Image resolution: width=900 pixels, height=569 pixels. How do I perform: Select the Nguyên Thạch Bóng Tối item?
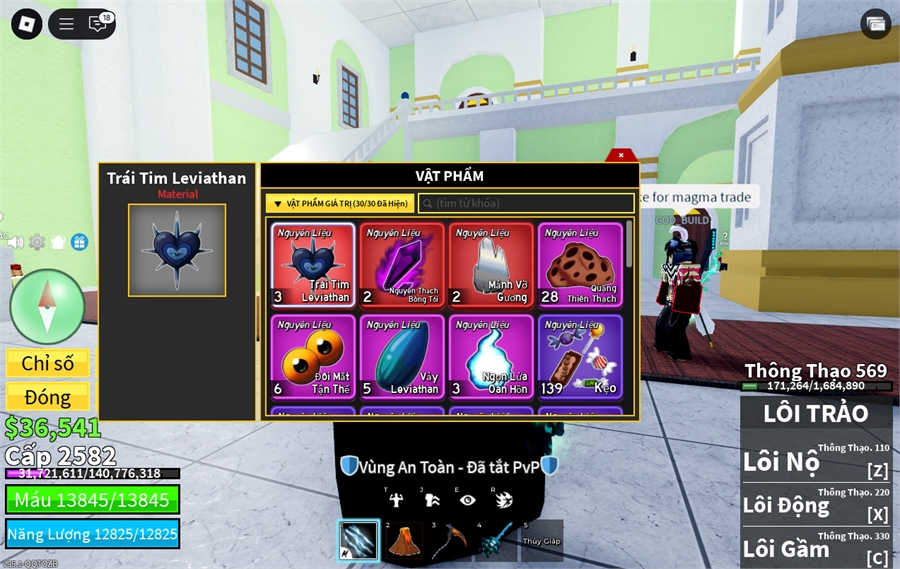pyautogui.click(x=402, y=264)
